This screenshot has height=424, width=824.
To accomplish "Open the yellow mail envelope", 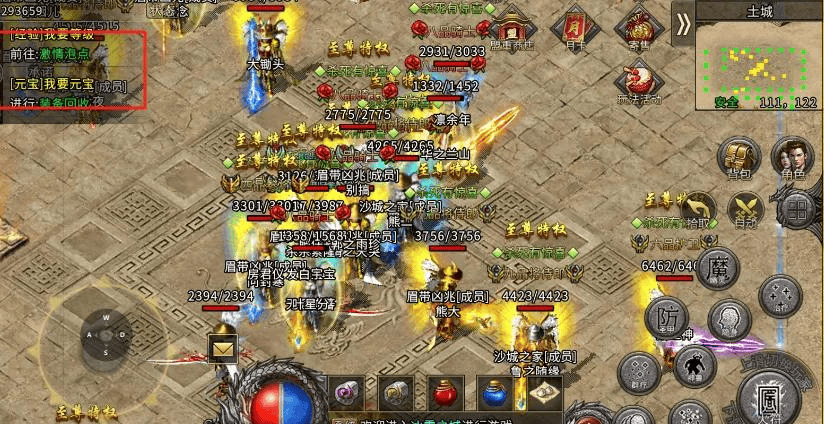I will [x=222, y=349].
